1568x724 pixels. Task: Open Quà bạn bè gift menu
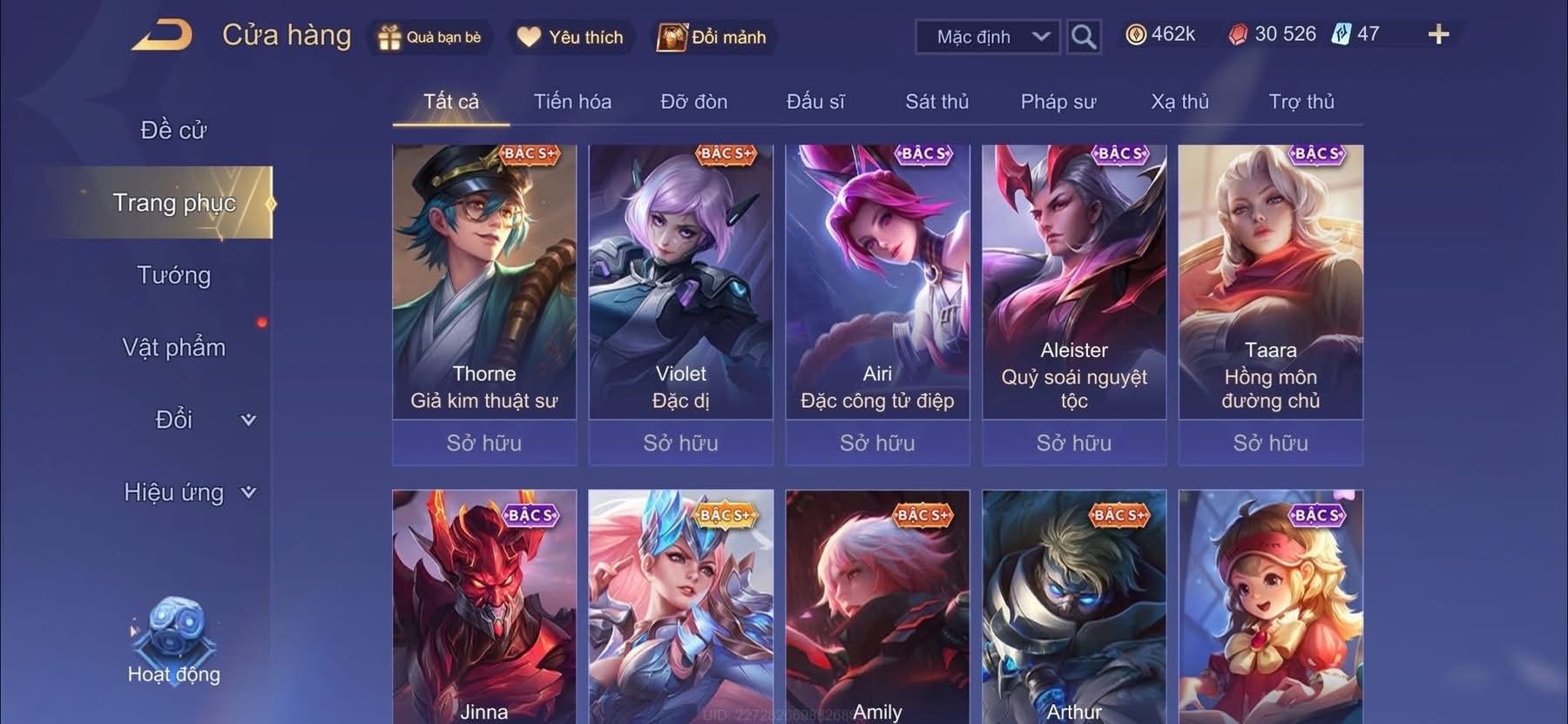(429, 37)
